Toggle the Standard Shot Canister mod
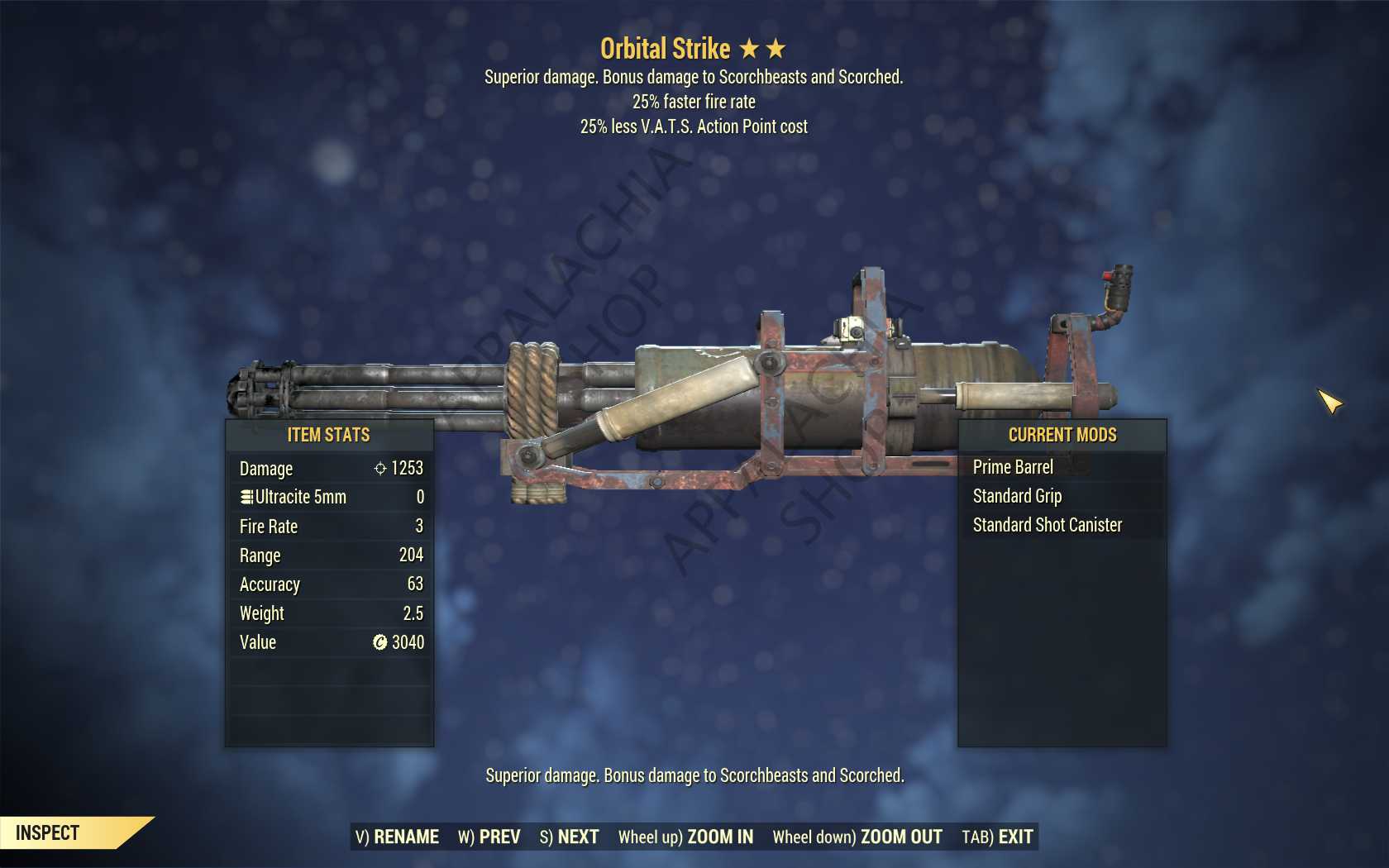This screenshot has height=868, width=1389. pos(1046,525)
